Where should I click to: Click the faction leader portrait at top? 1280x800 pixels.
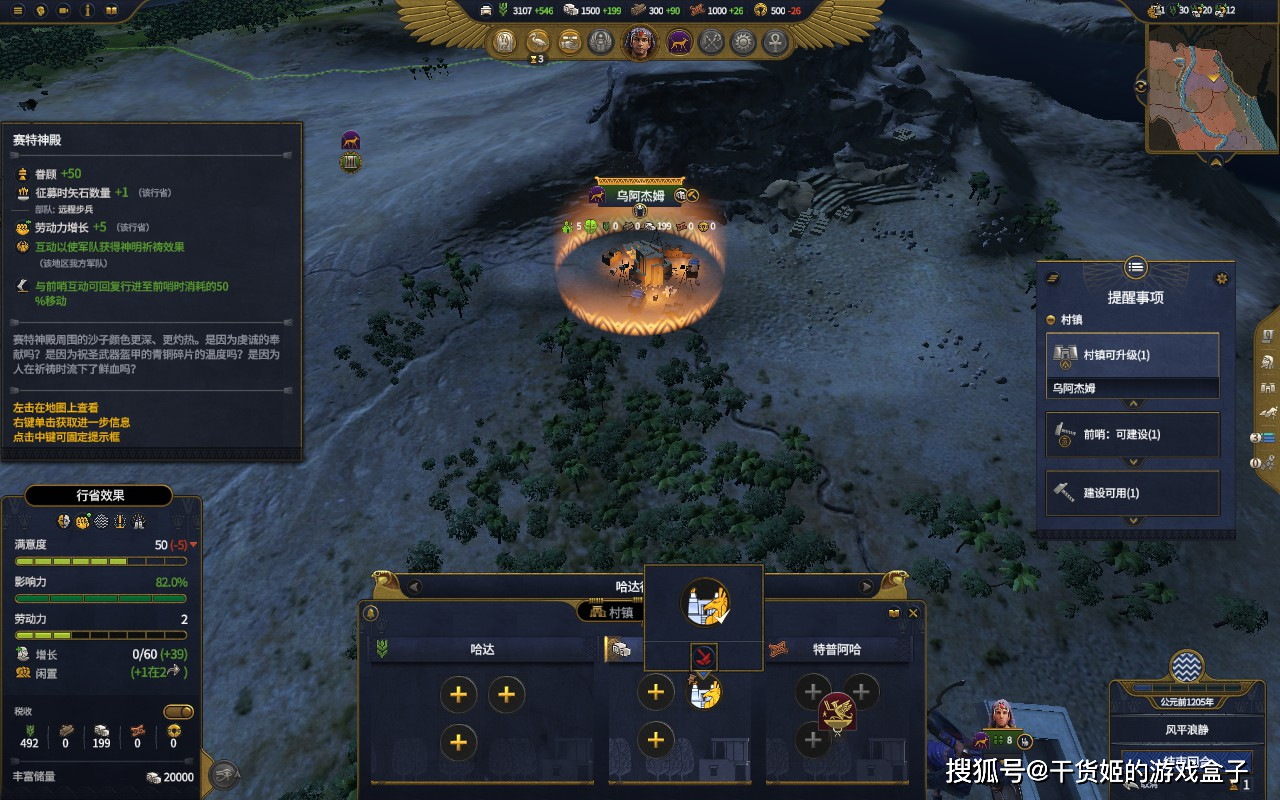point(639,42)
